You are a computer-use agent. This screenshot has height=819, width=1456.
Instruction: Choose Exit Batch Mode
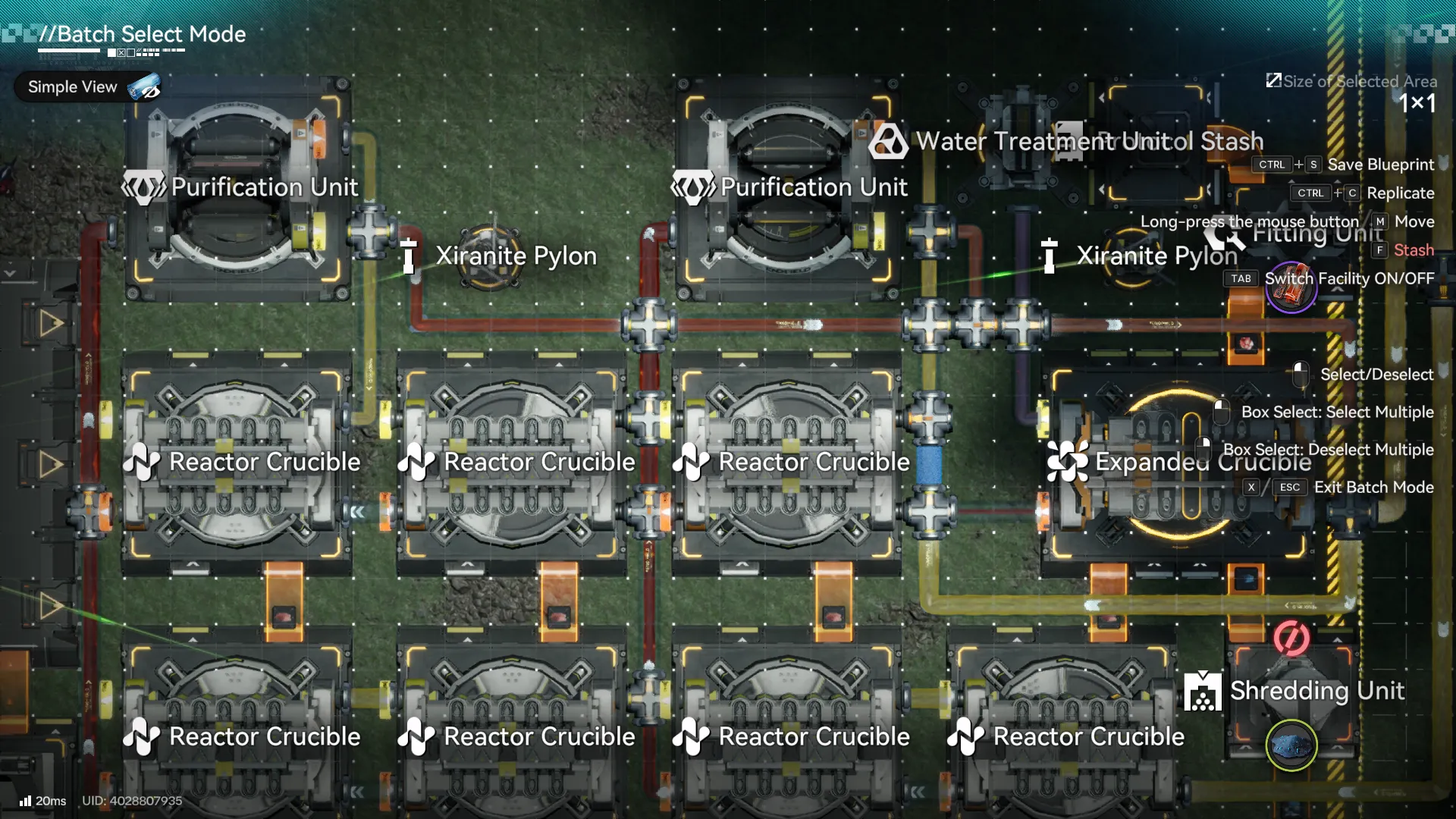[x=1373, y=488]
